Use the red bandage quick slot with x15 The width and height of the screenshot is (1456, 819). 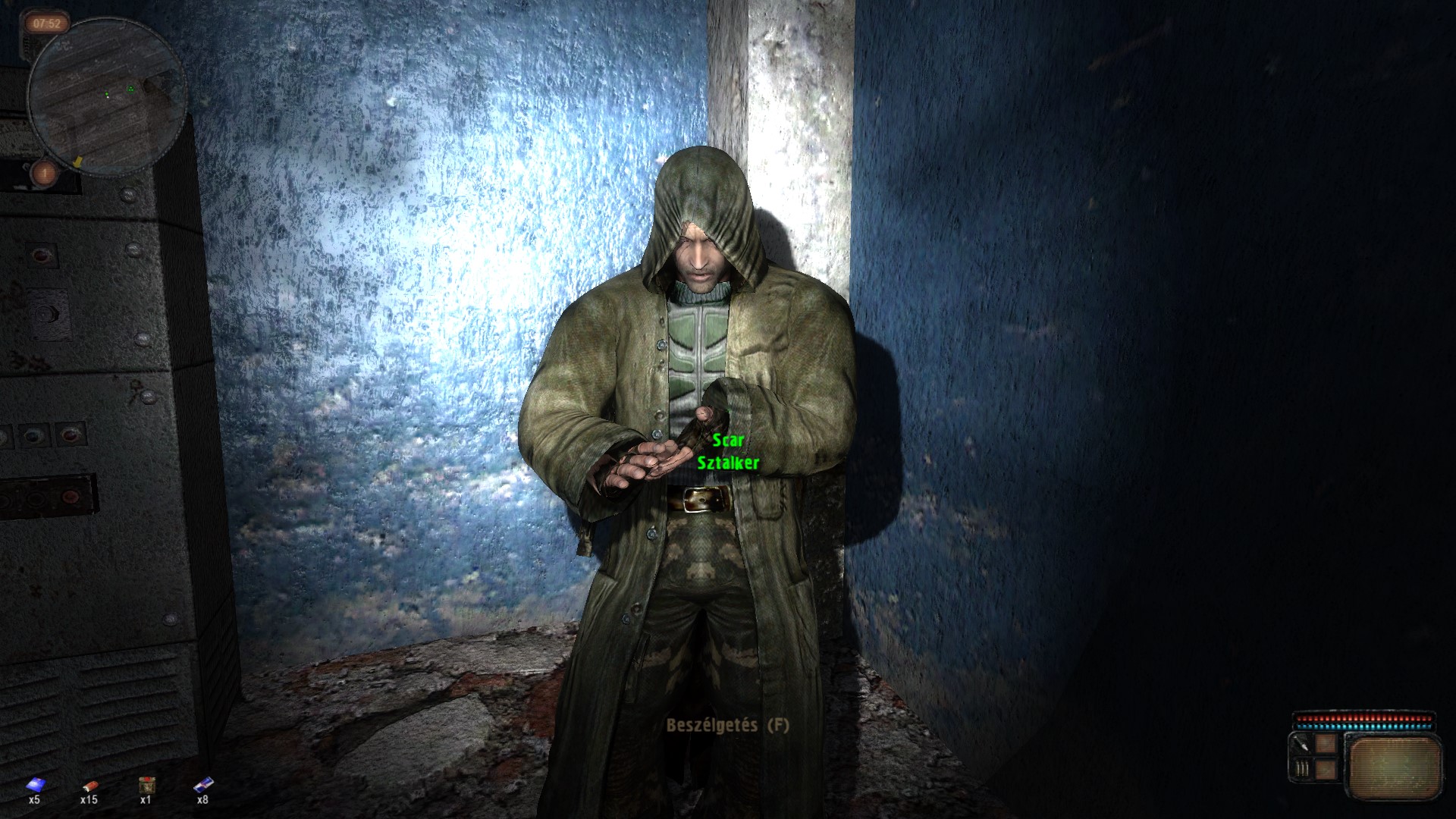pos(89,785)
